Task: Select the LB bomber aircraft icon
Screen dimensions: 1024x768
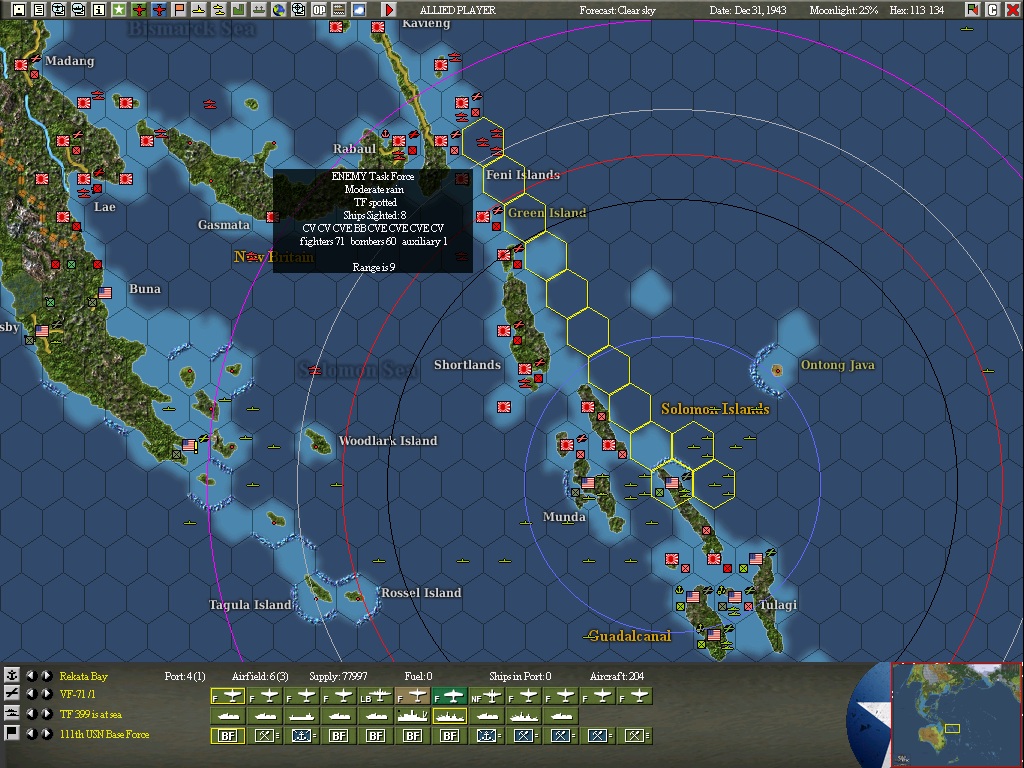Action: [376, 696]
